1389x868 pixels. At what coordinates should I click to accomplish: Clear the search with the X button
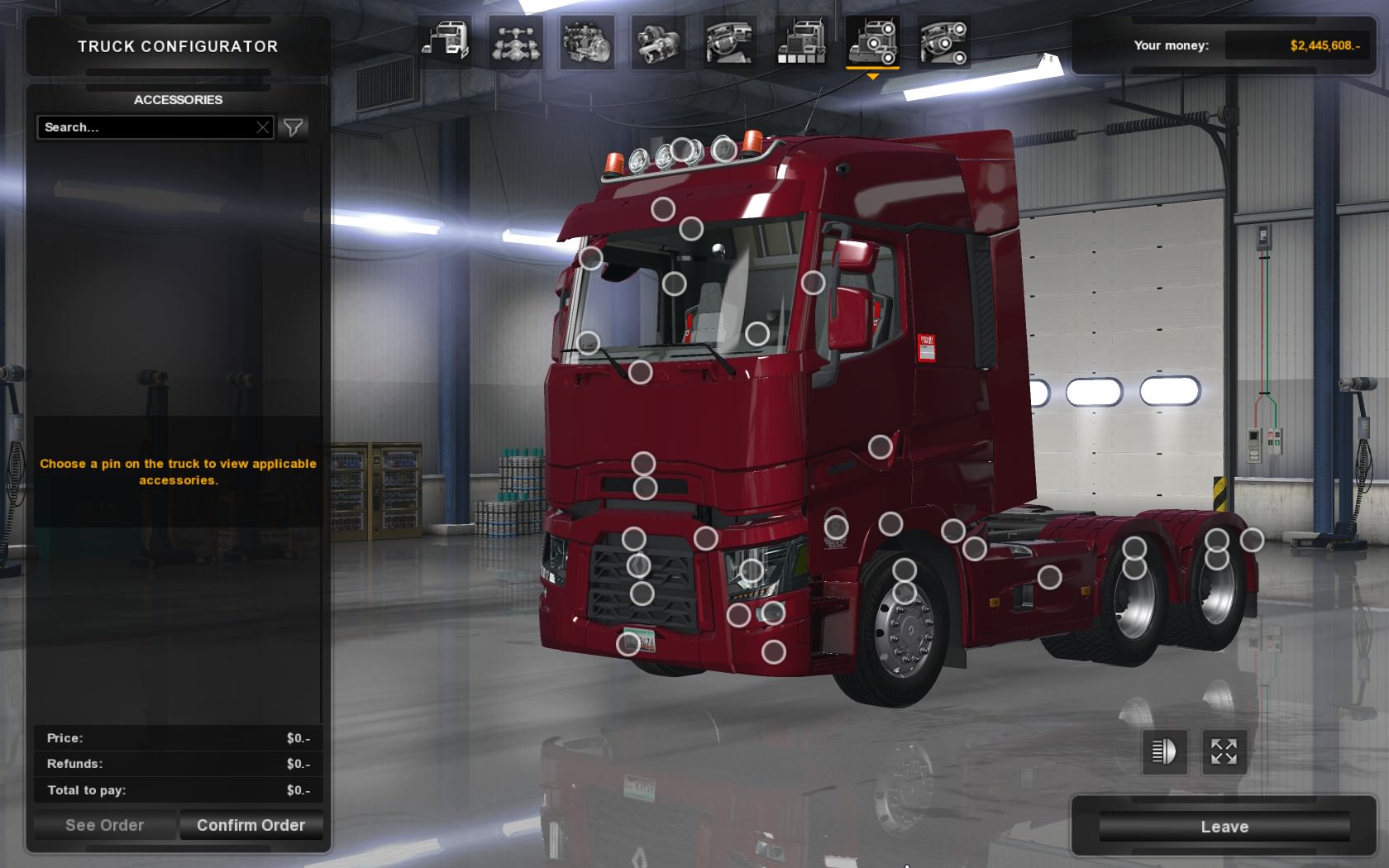click(263, 127)
